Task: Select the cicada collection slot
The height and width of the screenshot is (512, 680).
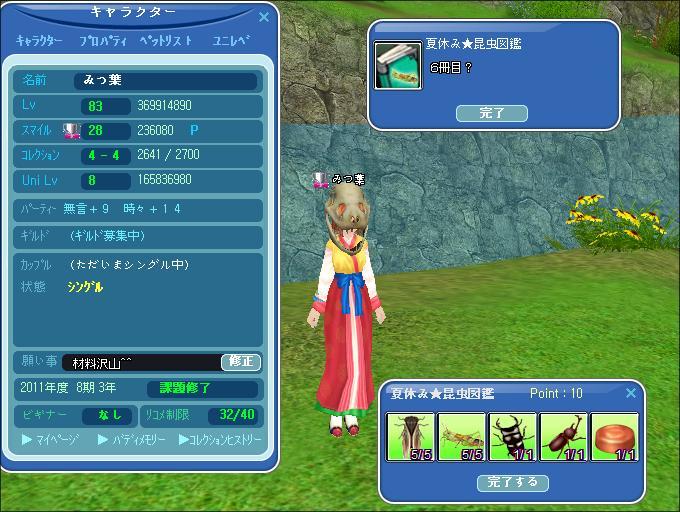Action: [x=410, y=437]
